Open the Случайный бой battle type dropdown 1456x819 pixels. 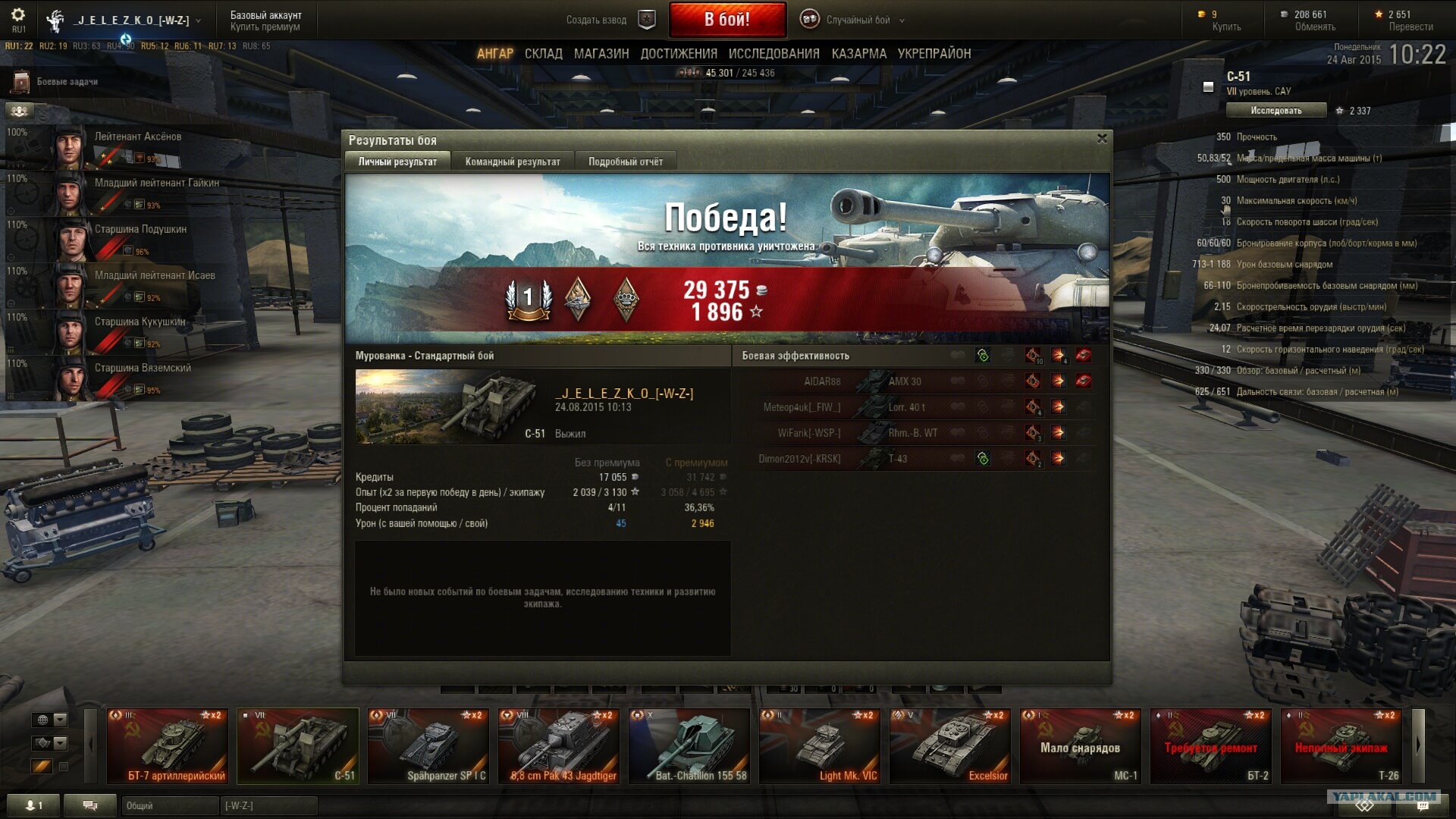[x=858, y=20]
